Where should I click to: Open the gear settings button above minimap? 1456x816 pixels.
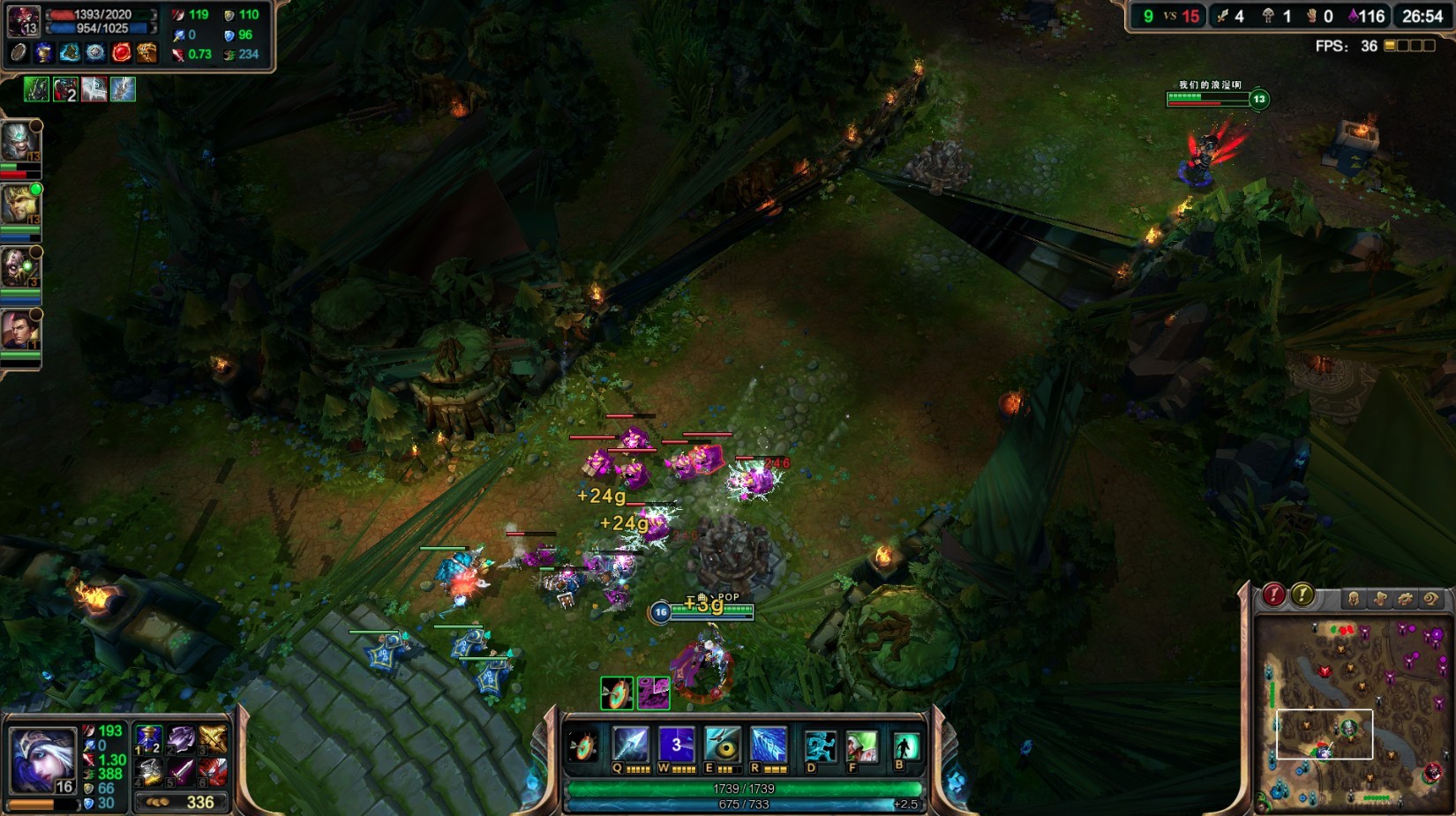(x=1405, y=599)
